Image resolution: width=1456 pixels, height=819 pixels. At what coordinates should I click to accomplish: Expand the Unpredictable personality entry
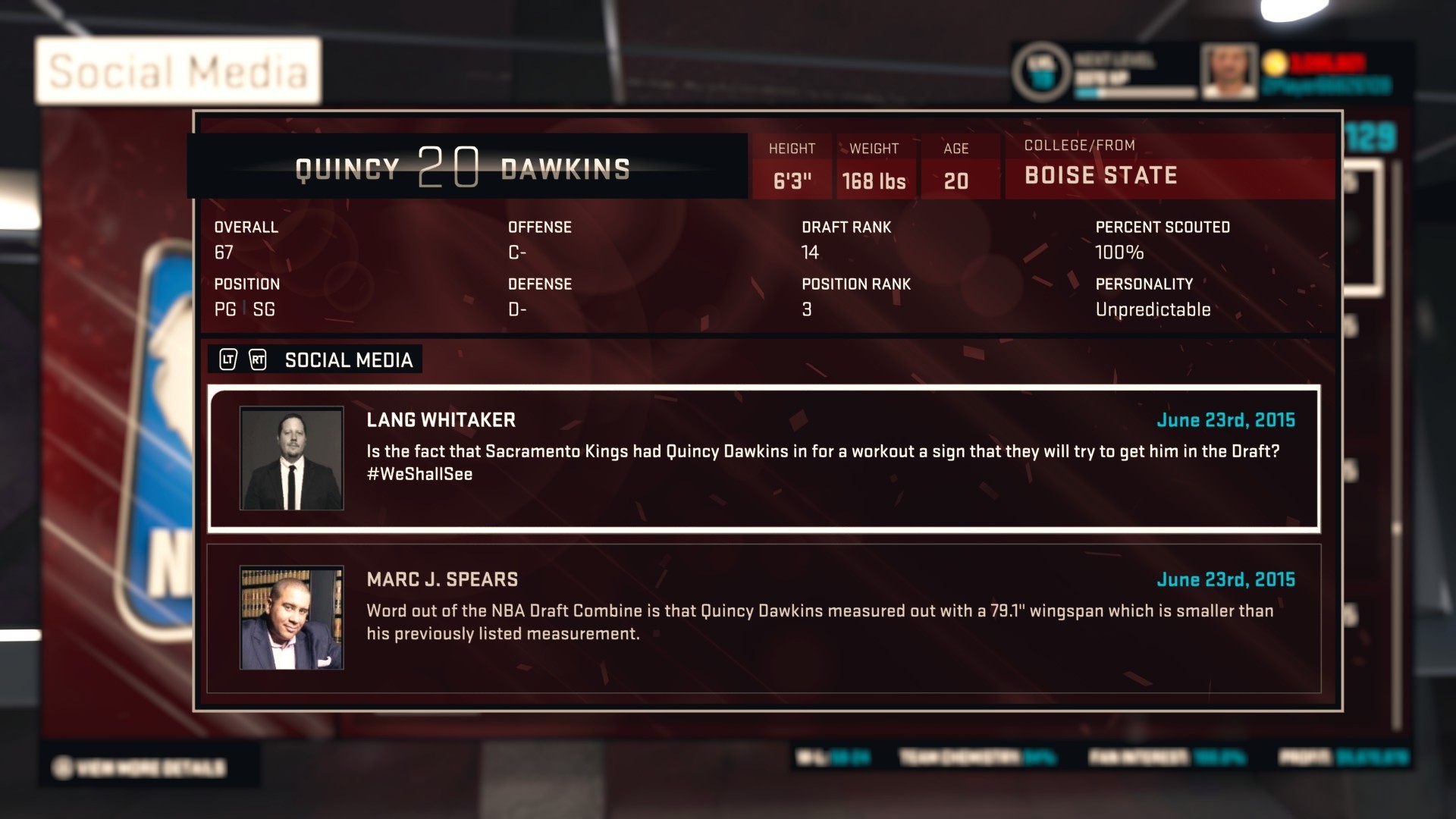click(x=1153, y=309)
